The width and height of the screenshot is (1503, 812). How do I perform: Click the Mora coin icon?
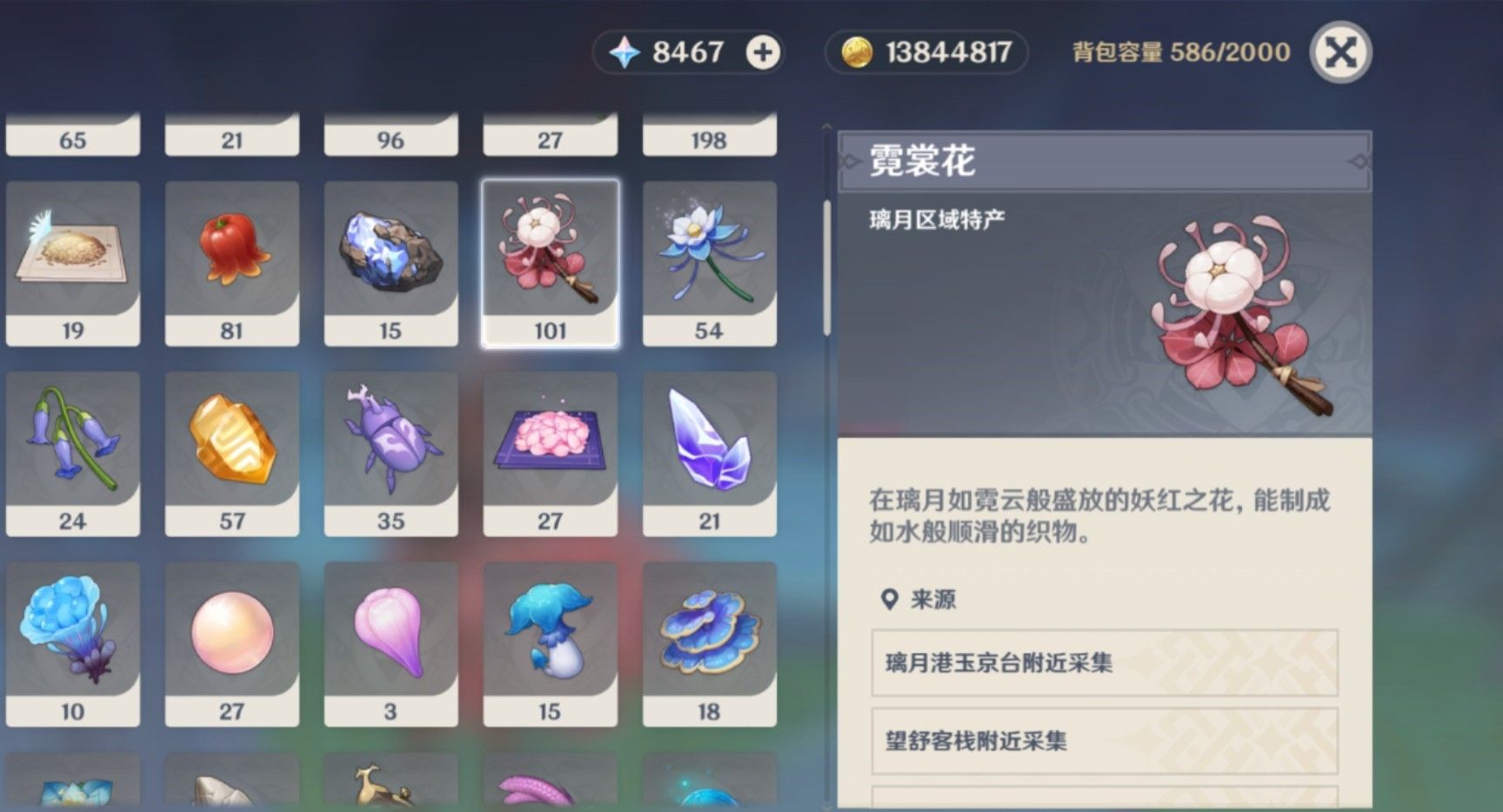tap(858, 52)
